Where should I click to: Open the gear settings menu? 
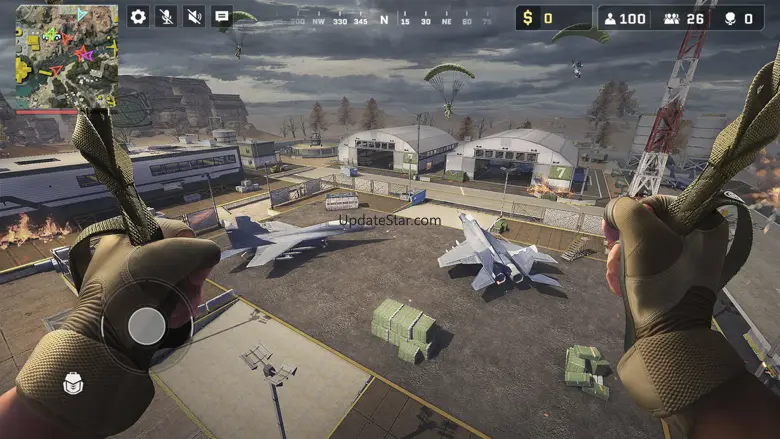coord(138,16)
